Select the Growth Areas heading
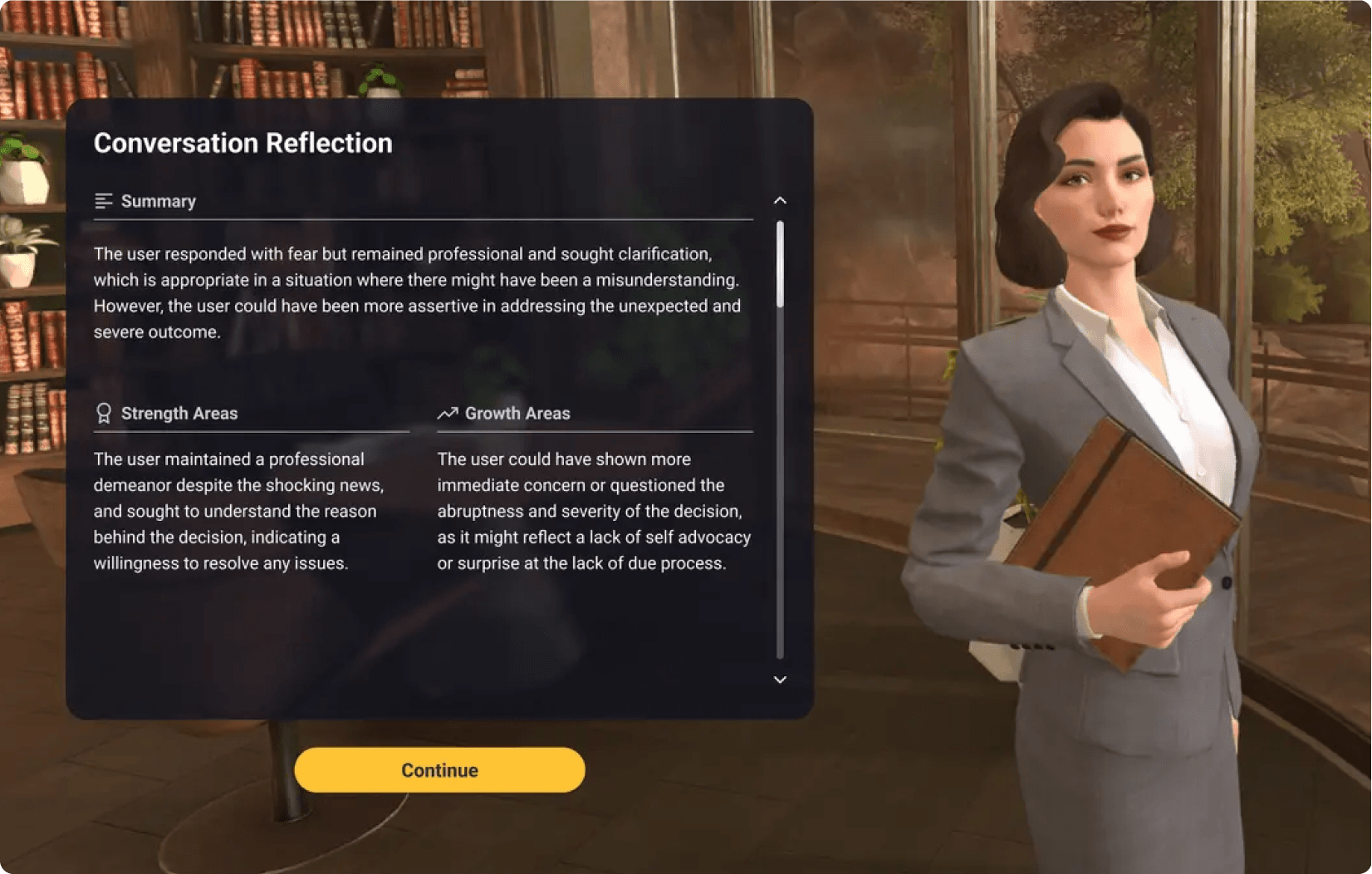This screenshot has width=1372, height=874. [x=517, y=412]
